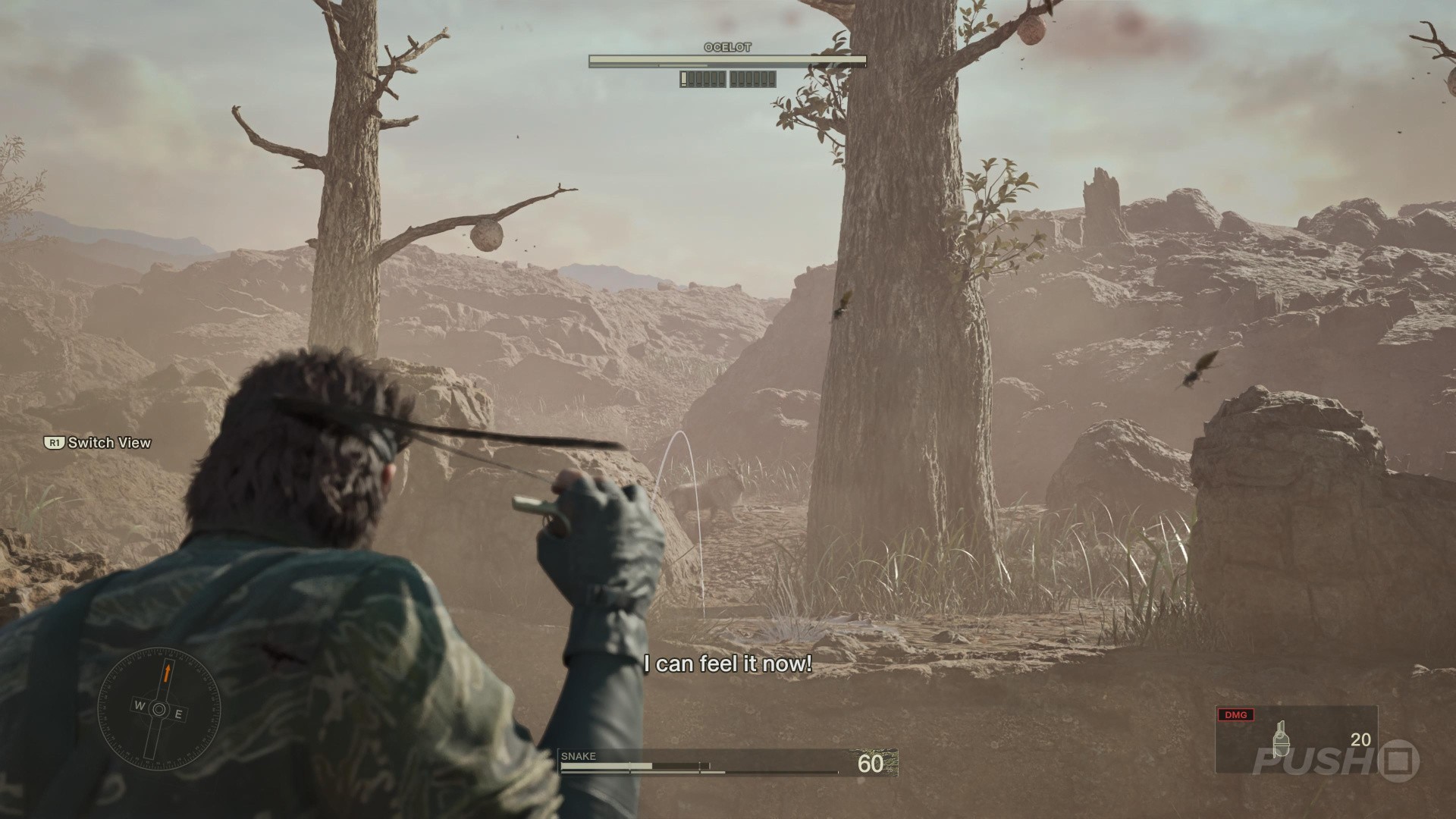Click the compass in the corner
Image resolution: width=1456 pixels, height=819 pixels.
[159, 709]
